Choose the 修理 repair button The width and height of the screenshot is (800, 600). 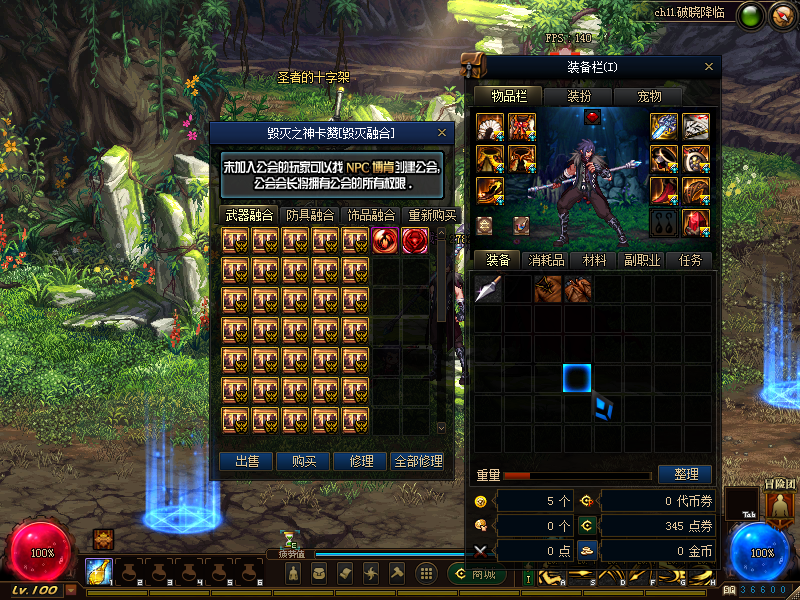coord(361,461)
